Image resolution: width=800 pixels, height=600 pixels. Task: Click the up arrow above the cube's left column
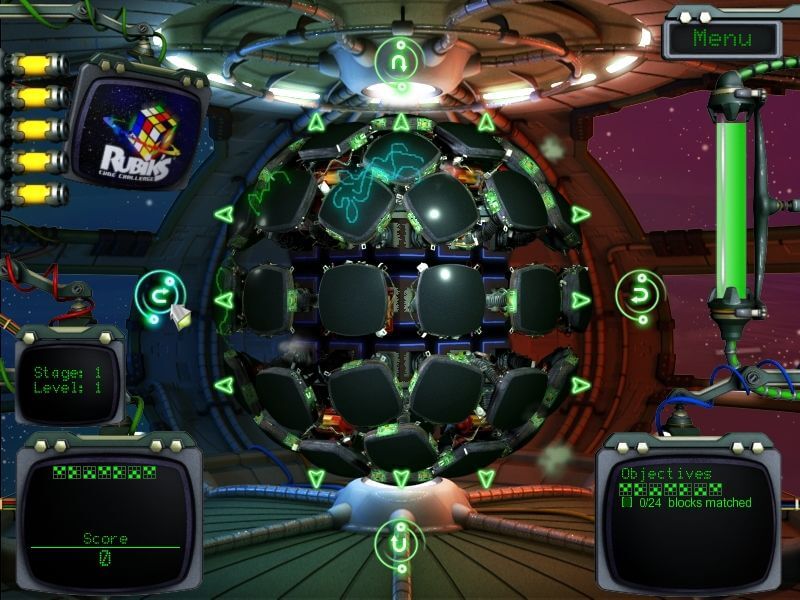[316, 123]
